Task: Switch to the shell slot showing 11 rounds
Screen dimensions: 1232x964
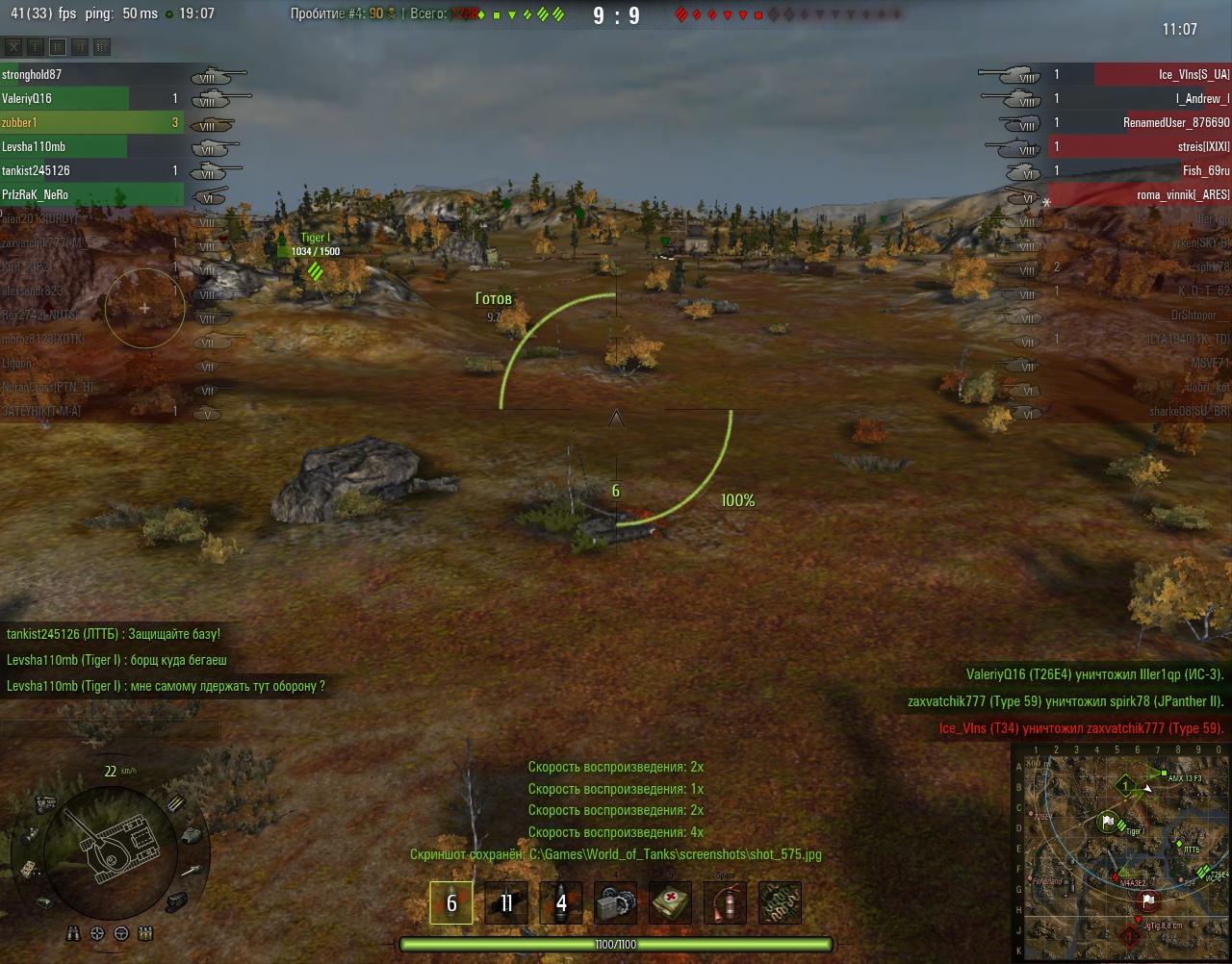Action: [x=506, y=903]
